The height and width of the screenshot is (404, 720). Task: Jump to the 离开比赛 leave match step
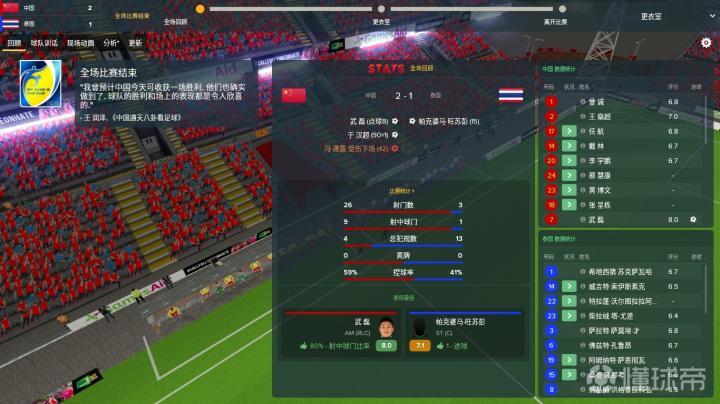tap(555, 21)
